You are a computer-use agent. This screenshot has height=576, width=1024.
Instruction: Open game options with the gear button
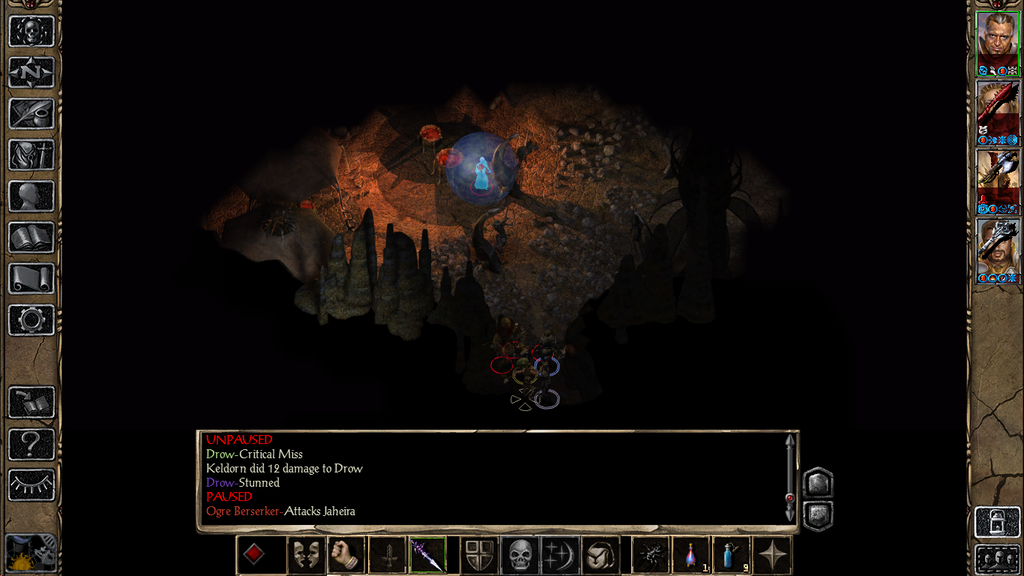point(31,320)
